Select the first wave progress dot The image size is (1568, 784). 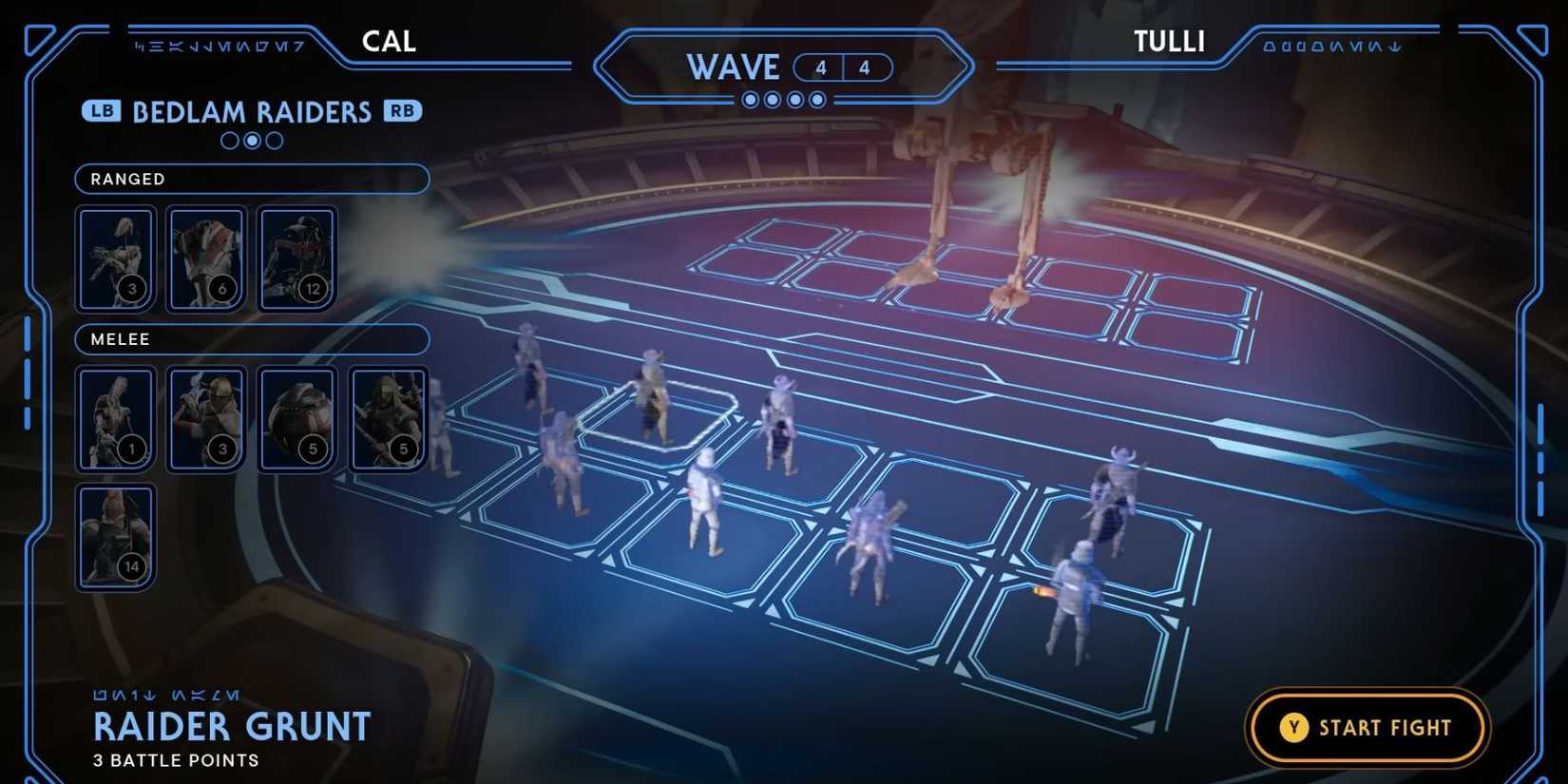[750, 99]
